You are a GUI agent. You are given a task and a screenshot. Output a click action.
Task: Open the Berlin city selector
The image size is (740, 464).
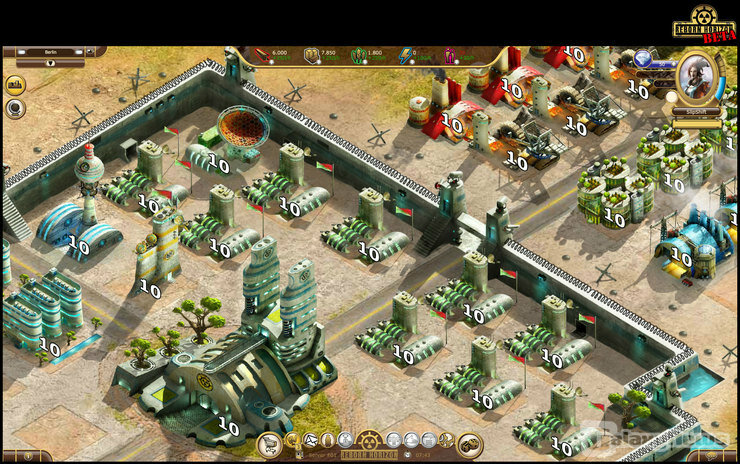[x=50, y=52]
